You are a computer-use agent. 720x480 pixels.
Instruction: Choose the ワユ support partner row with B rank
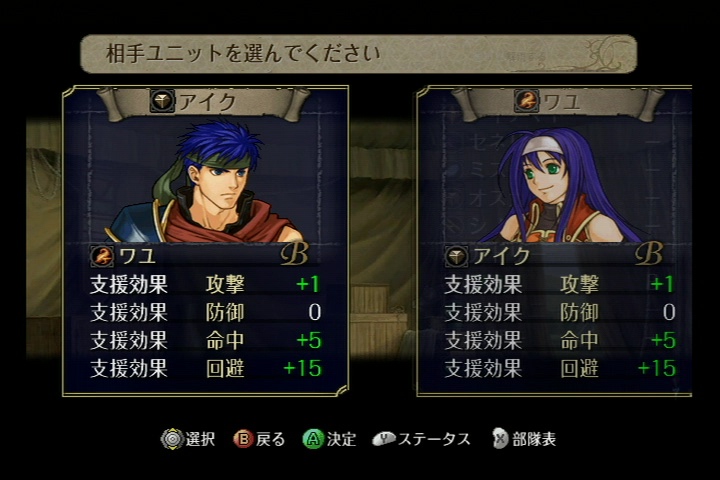point(205,255)
